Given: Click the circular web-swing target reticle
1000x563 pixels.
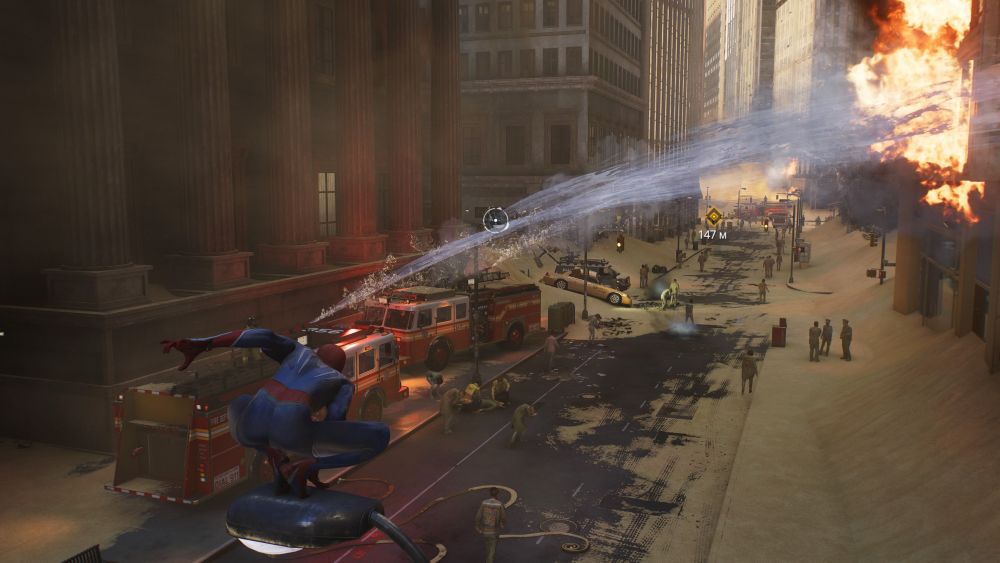Looking at the screenshot, I should coord(495,219).
